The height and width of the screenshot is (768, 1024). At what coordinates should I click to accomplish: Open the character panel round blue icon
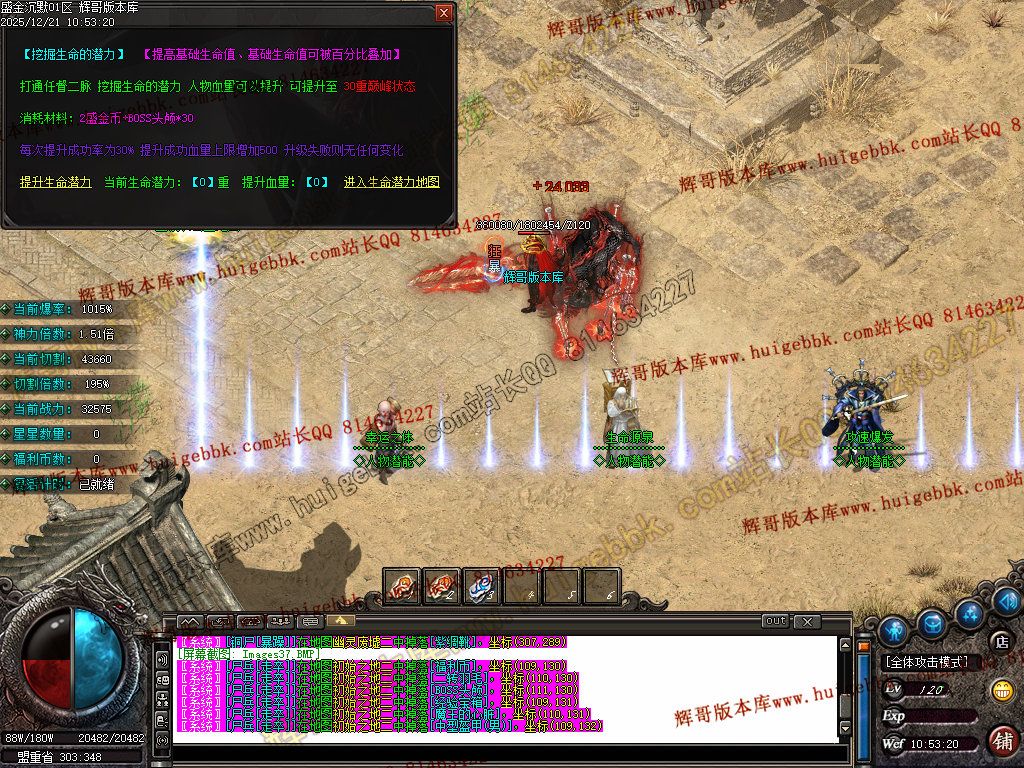pyautogui.click(x=893, y=630)
